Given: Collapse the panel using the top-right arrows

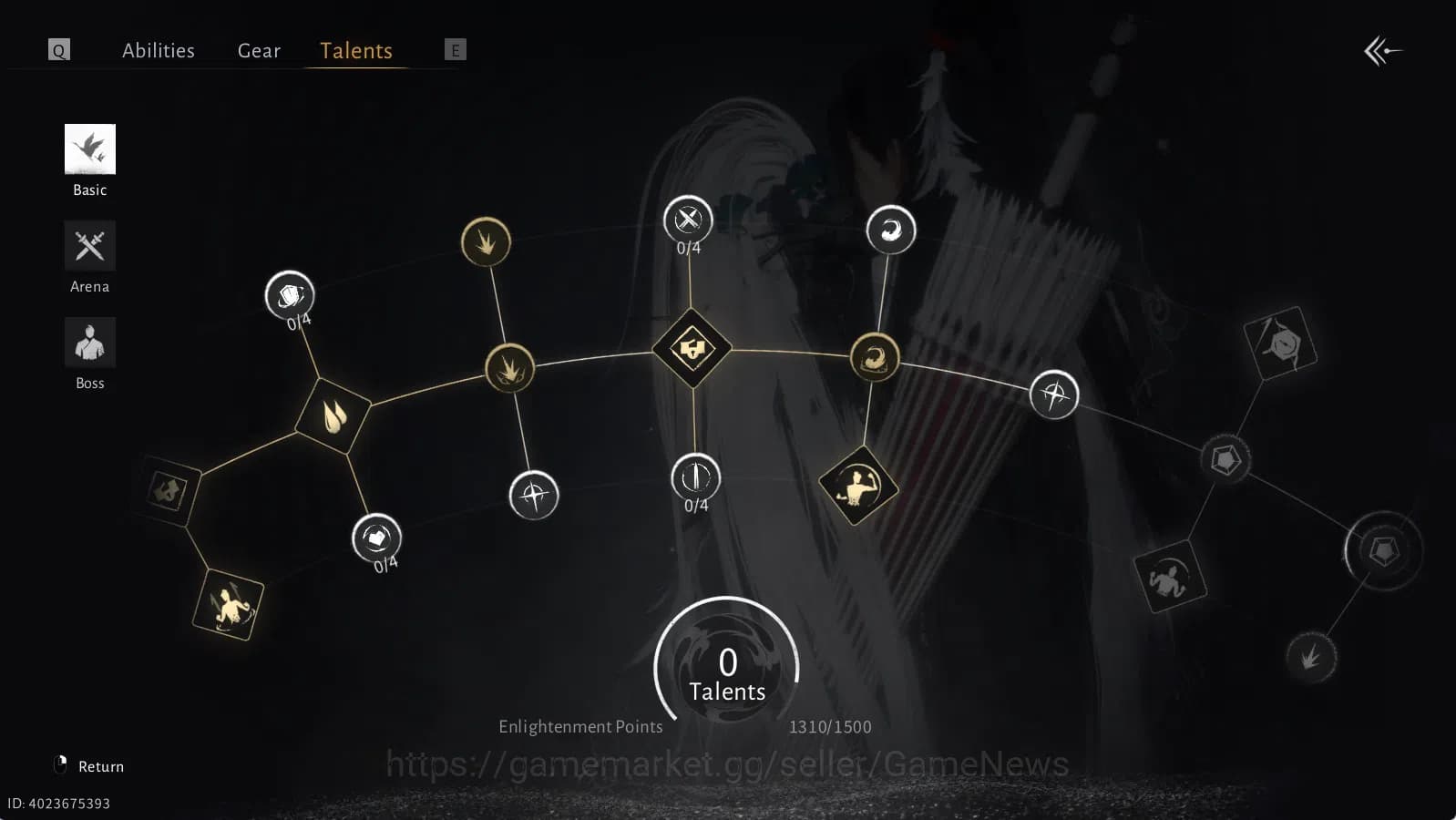Looking at the screenshot, I should pos(1384,52).
